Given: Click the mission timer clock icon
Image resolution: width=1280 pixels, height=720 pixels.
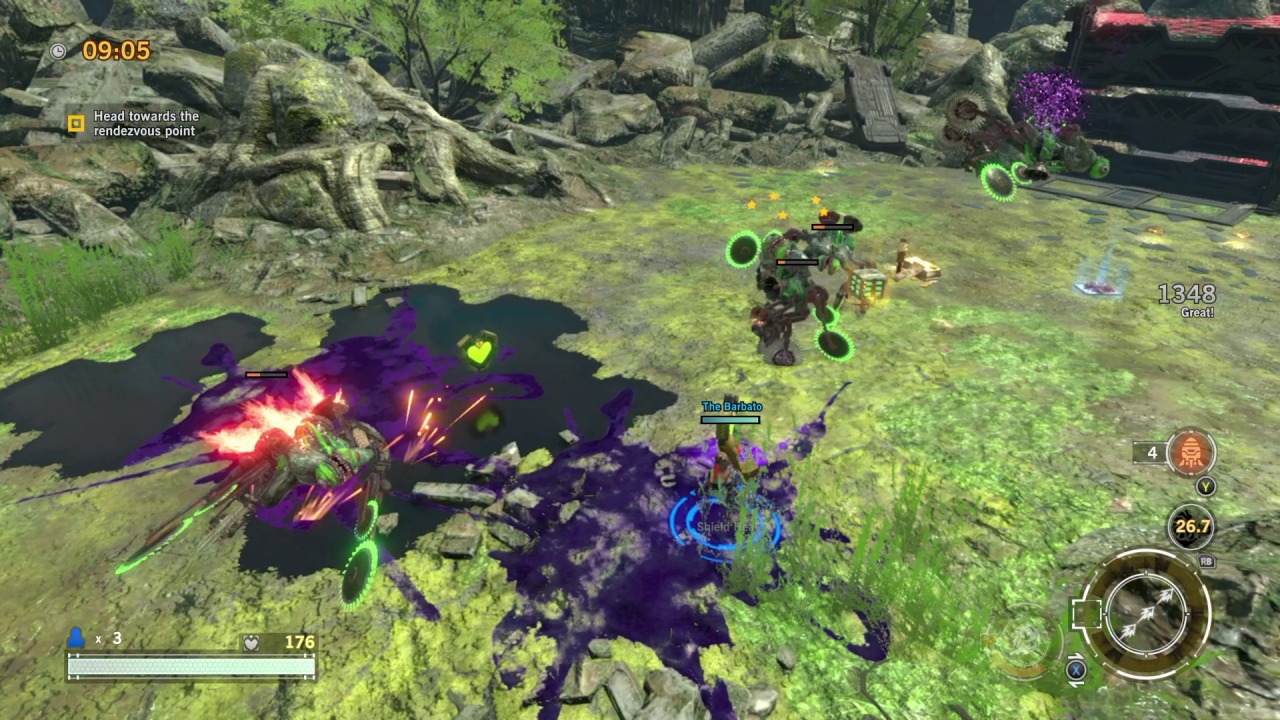Looking at the screenshot, I should [59, 50].
